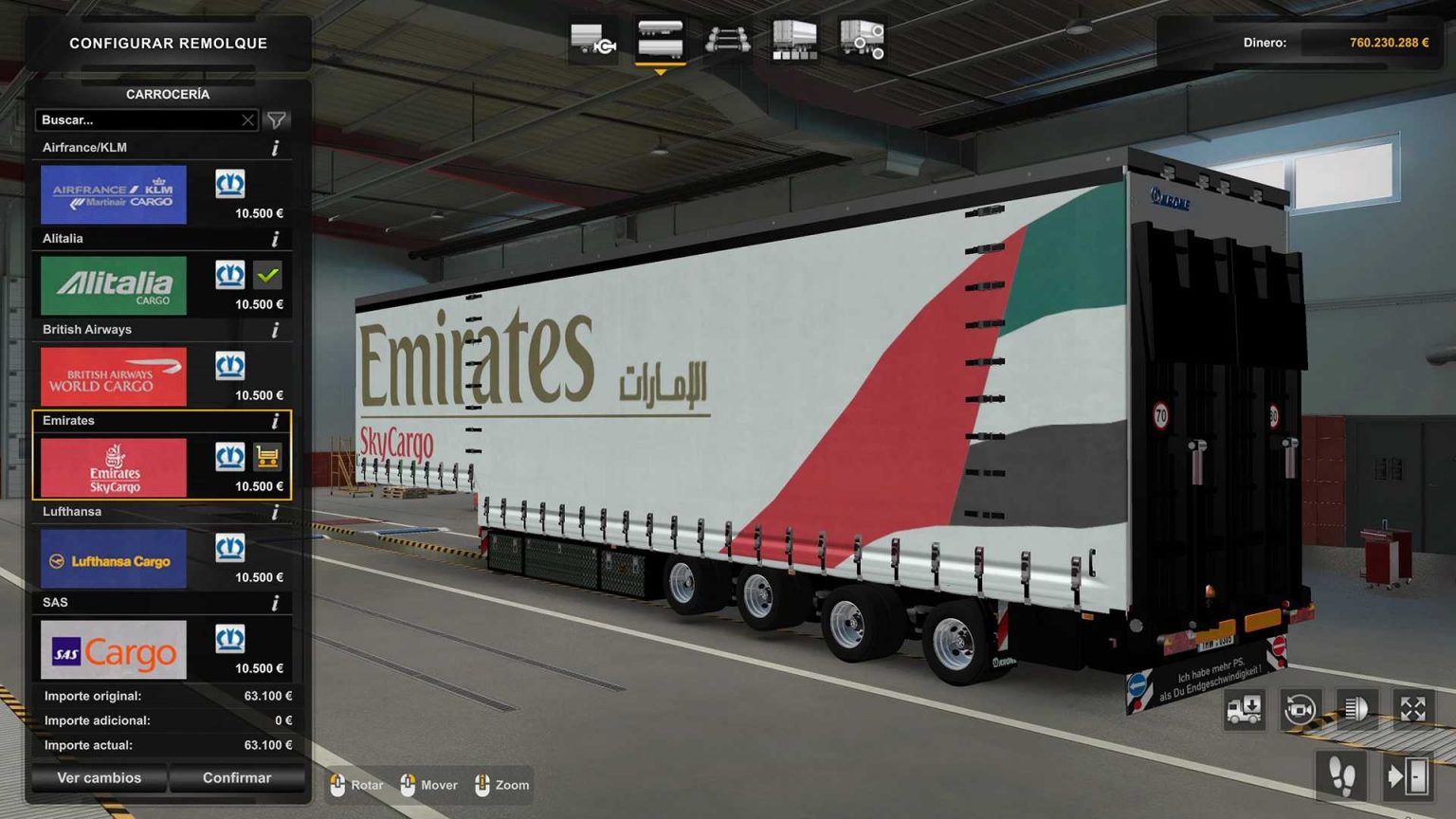1456x819 pixels.
Task: Expand info for the SAS section
Action: point(276,602)
